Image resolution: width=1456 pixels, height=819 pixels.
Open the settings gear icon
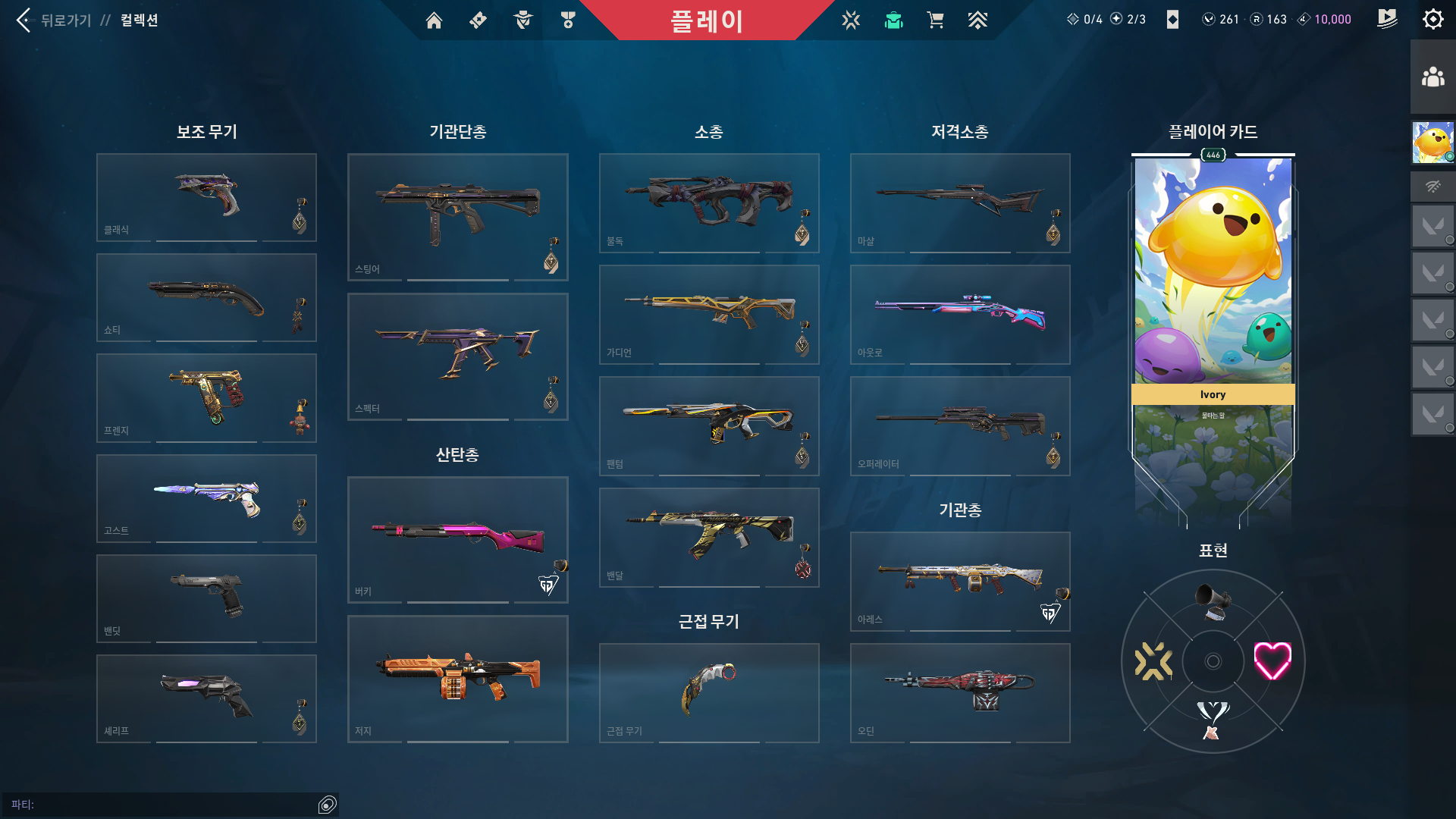[x=1432, y=20]
